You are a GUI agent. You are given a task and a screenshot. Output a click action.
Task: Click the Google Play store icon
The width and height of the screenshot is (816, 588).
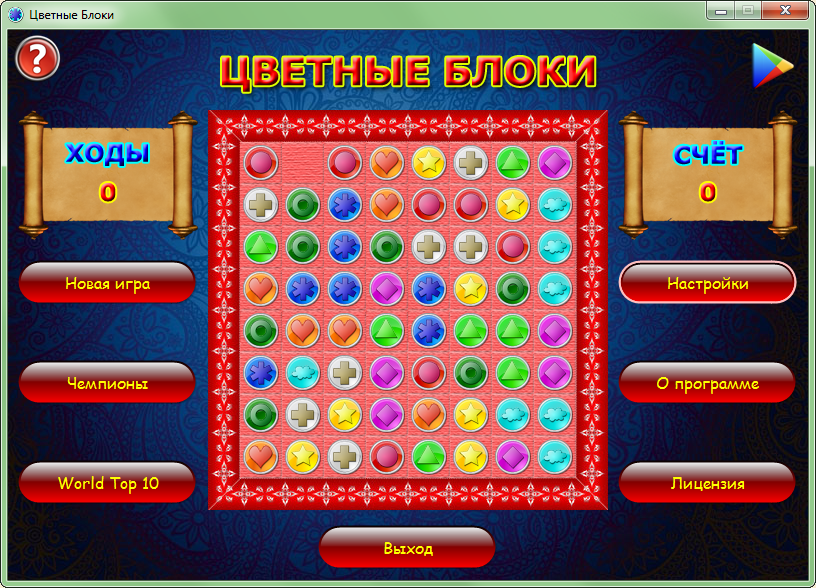pos(772,65)
